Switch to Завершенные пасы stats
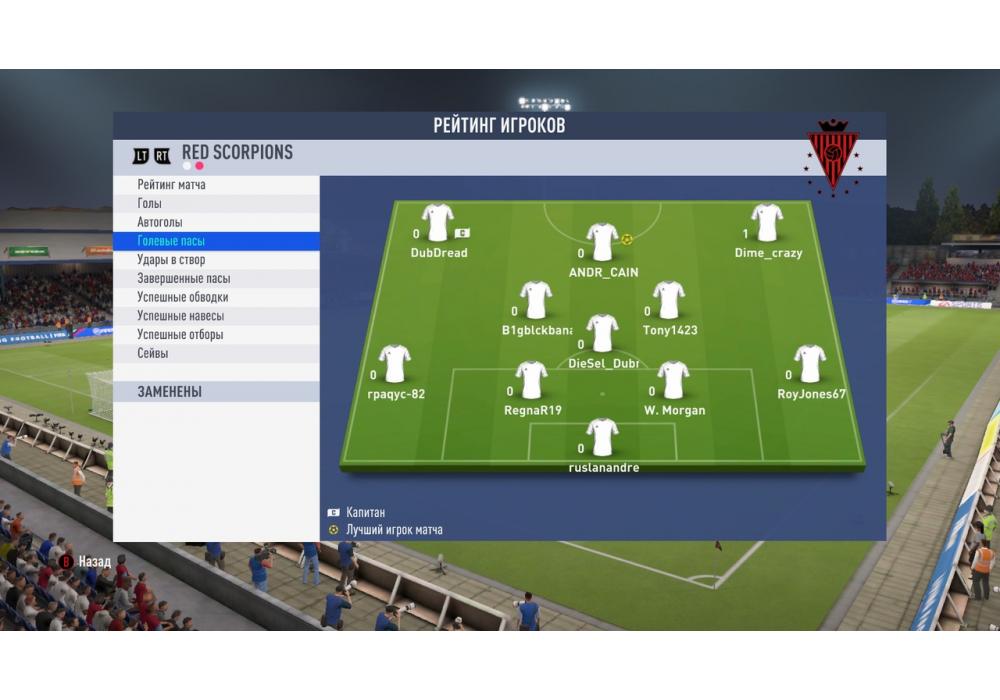 pos(184,279)
